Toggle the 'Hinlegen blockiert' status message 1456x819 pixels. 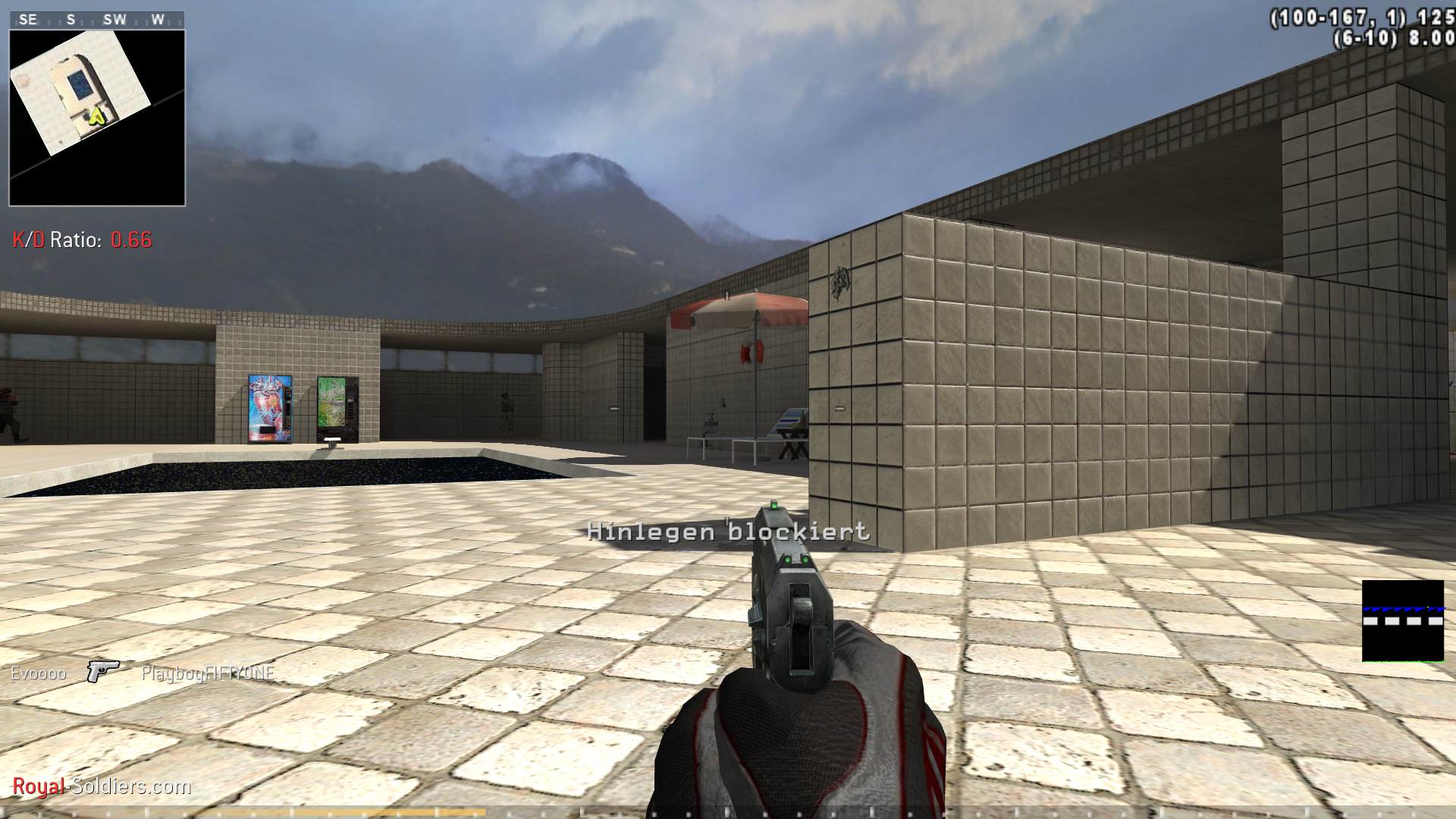pyautogui.click(x=728, y=533)
